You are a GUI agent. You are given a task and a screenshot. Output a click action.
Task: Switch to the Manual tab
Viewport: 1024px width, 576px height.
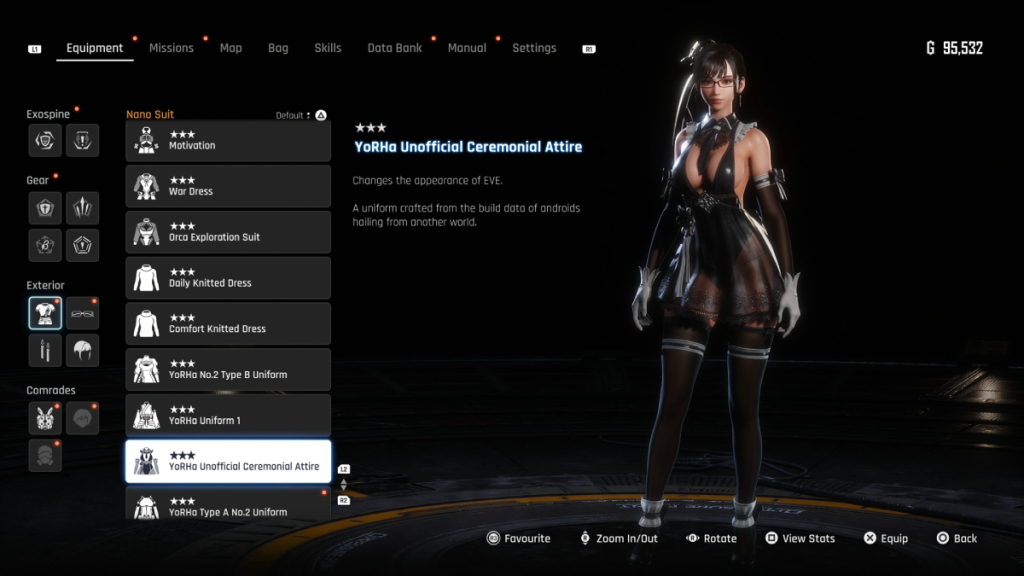tap(467, 48)
